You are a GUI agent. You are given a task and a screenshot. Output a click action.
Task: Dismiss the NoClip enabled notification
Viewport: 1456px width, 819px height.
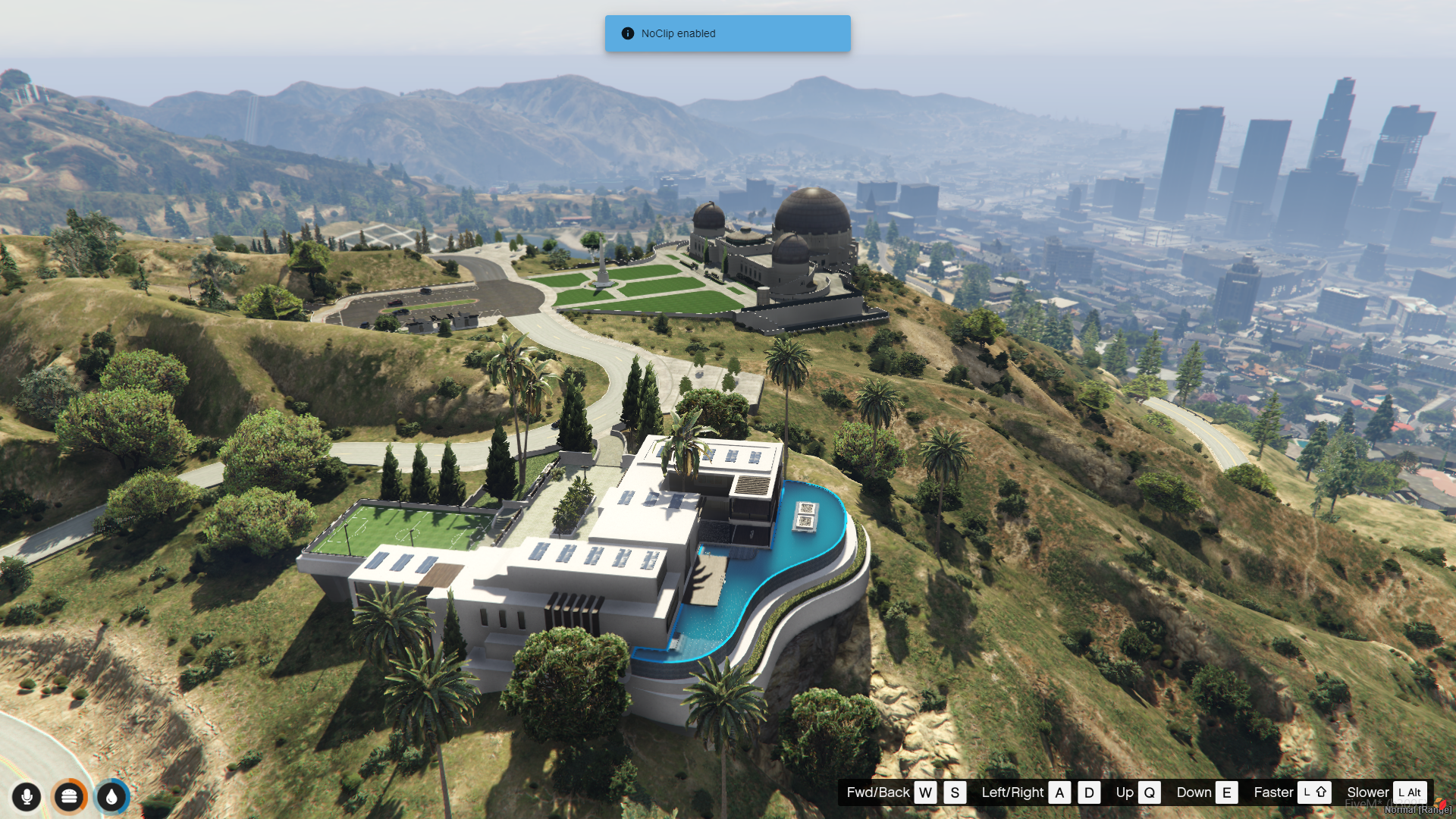point(726,33)
